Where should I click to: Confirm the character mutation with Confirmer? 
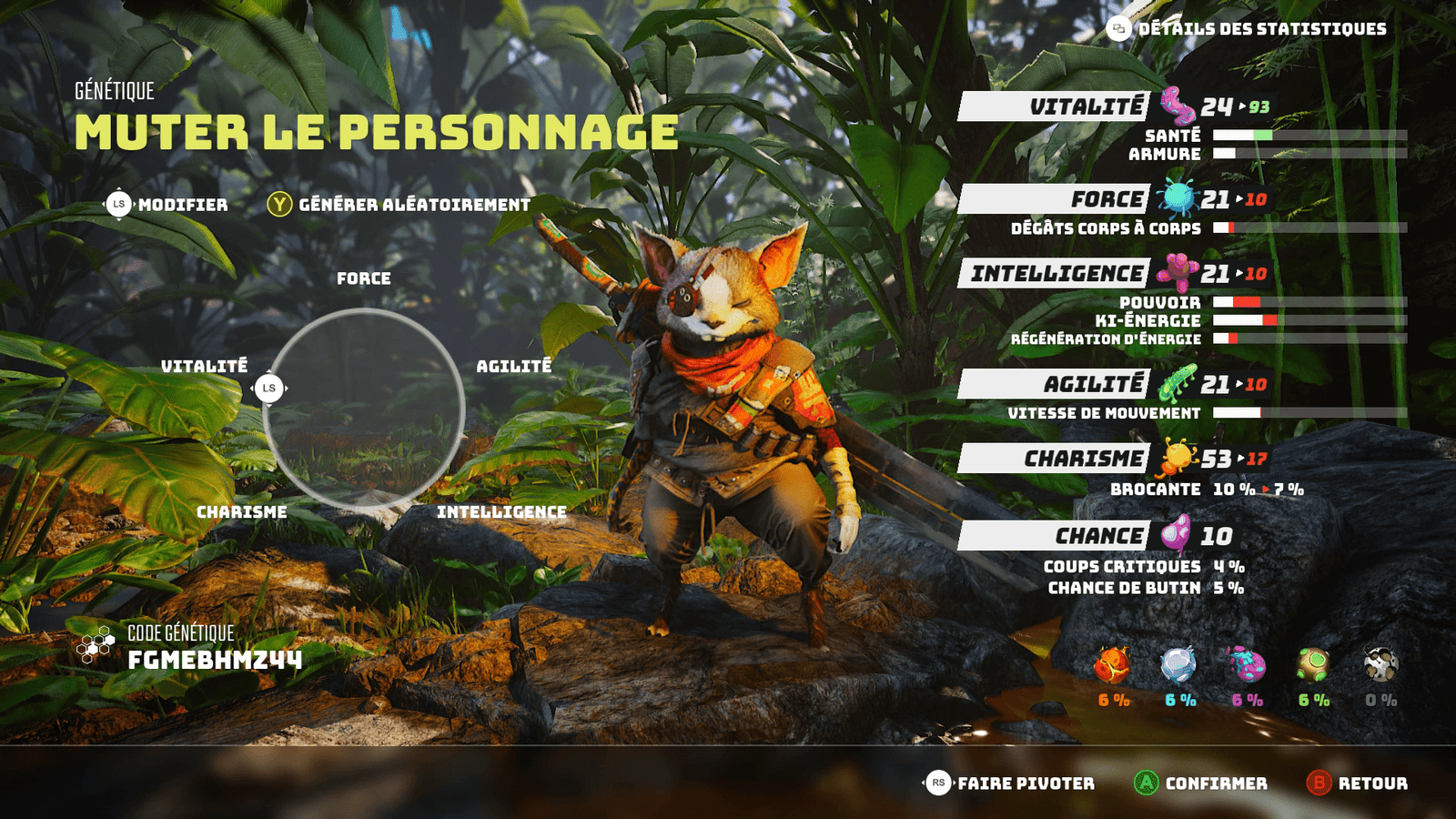pyautogui.click(x=1200, y=784)
